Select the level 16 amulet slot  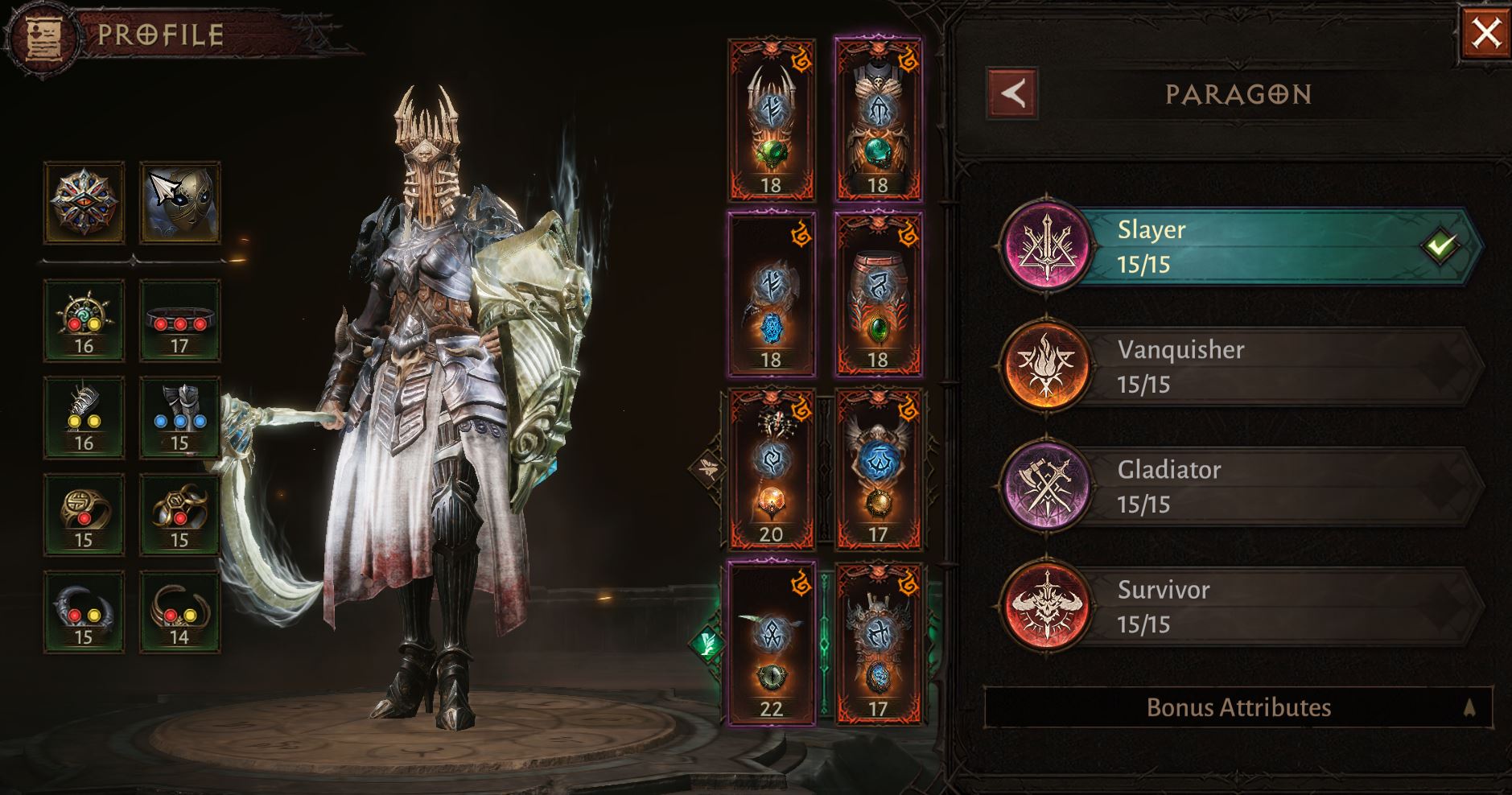pyautogui.click(x=84, y=320)
